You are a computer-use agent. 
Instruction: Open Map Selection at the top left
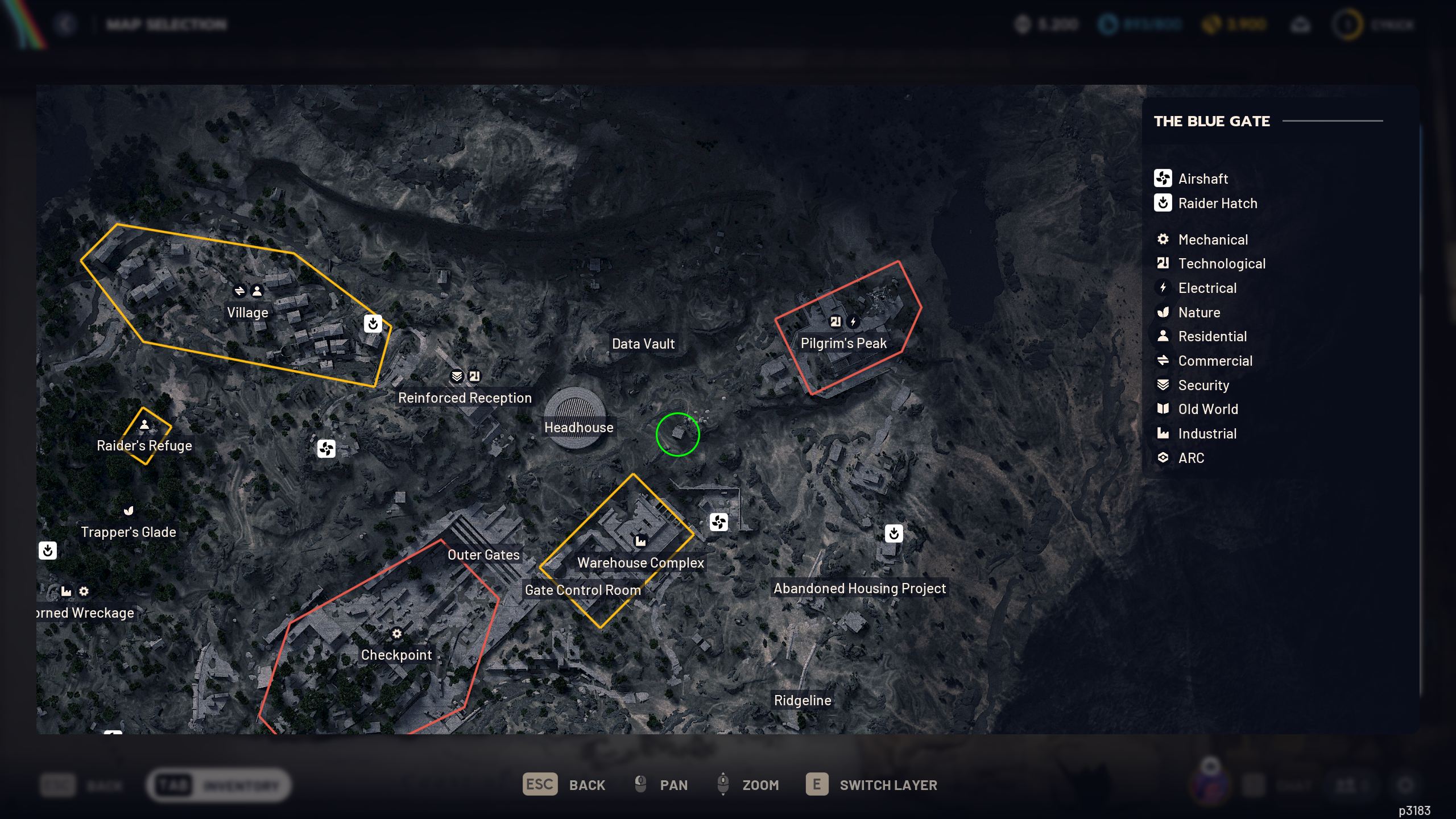click(165, 24)
